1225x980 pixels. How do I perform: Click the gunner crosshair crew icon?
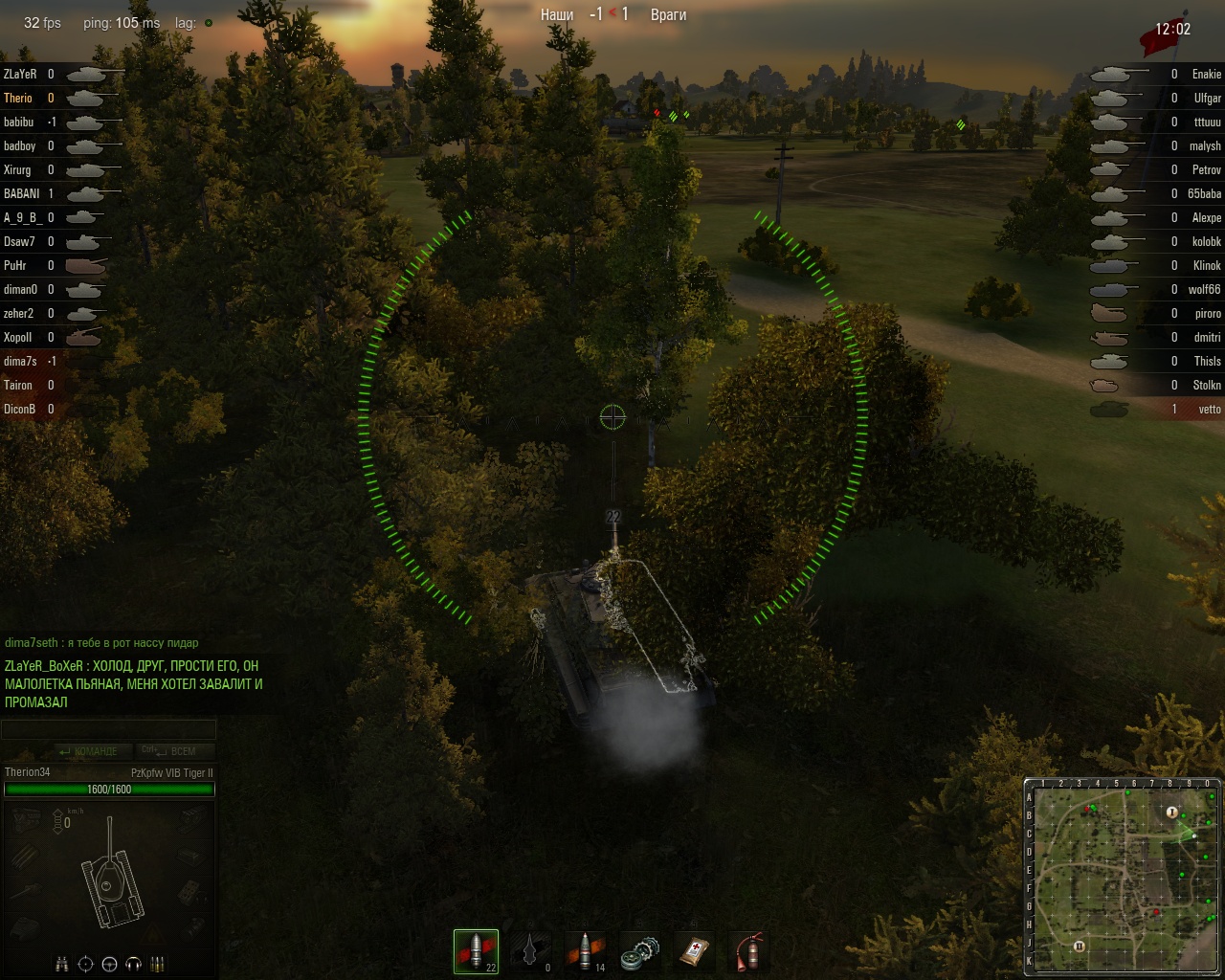[86, 963]
